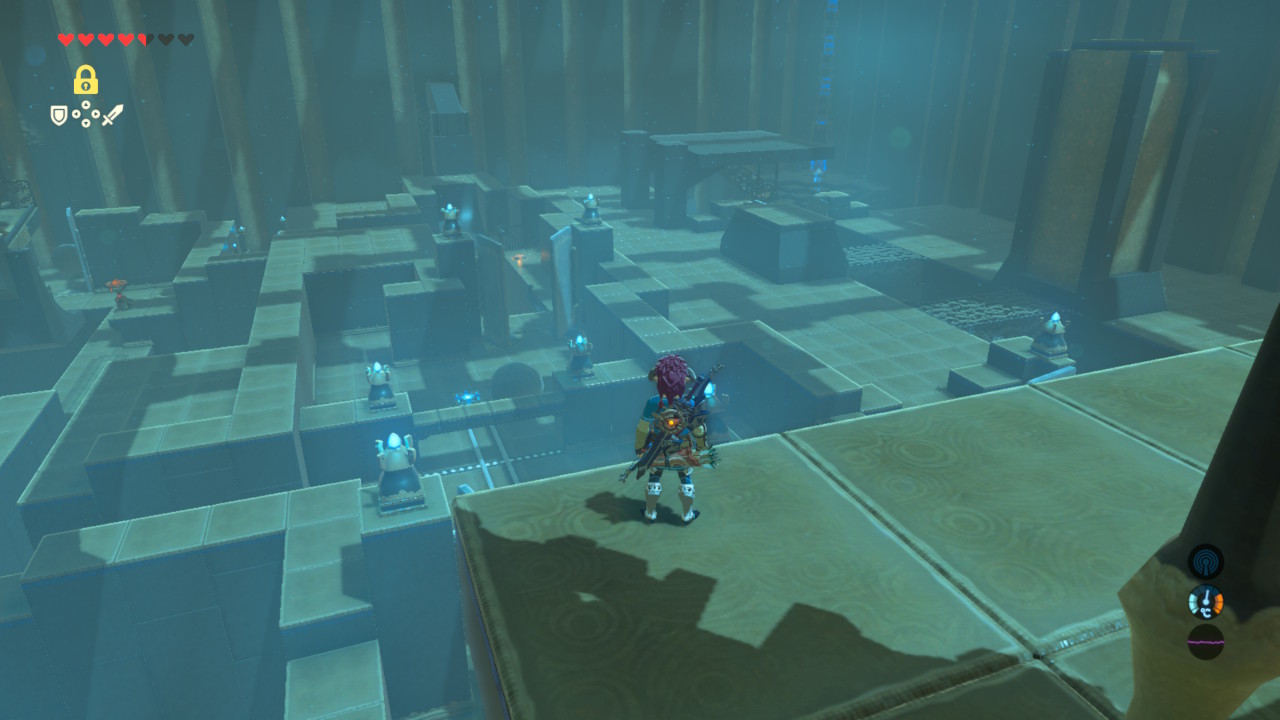Click the temperature gauge icon

(x=1205, y=602)
